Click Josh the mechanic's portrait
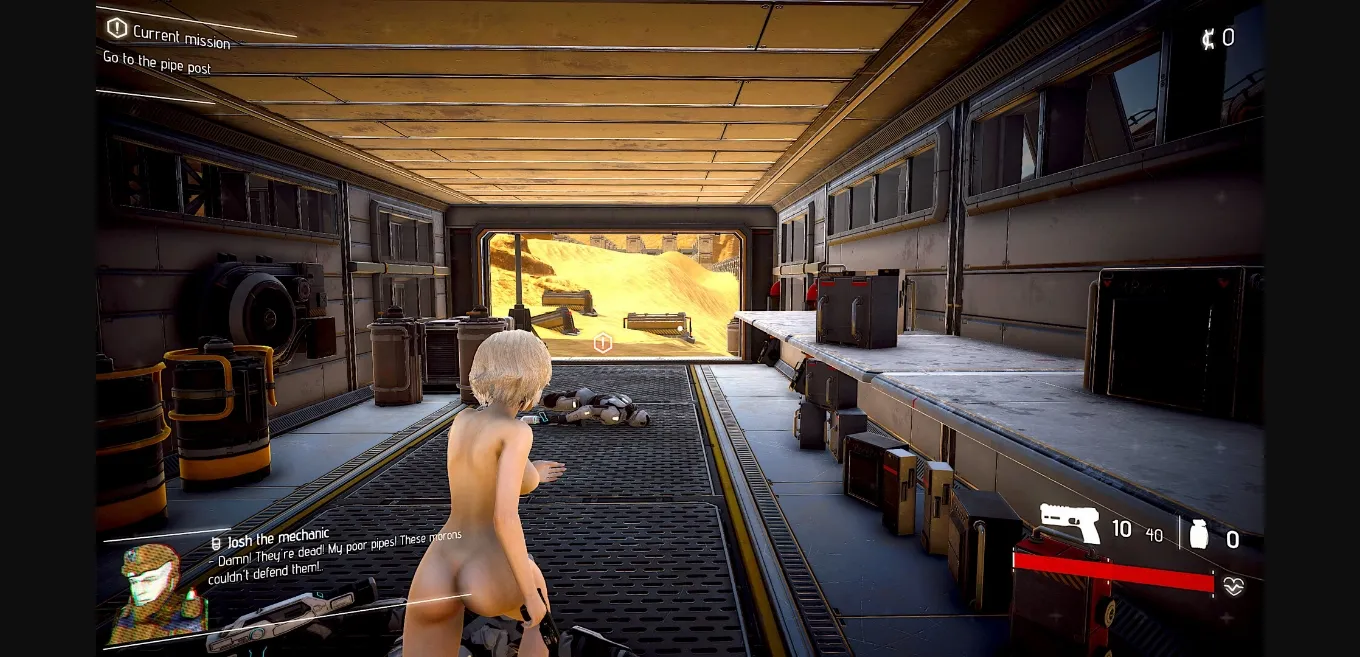Screen dimensions: 1360x657 click(x=156, y=590)
